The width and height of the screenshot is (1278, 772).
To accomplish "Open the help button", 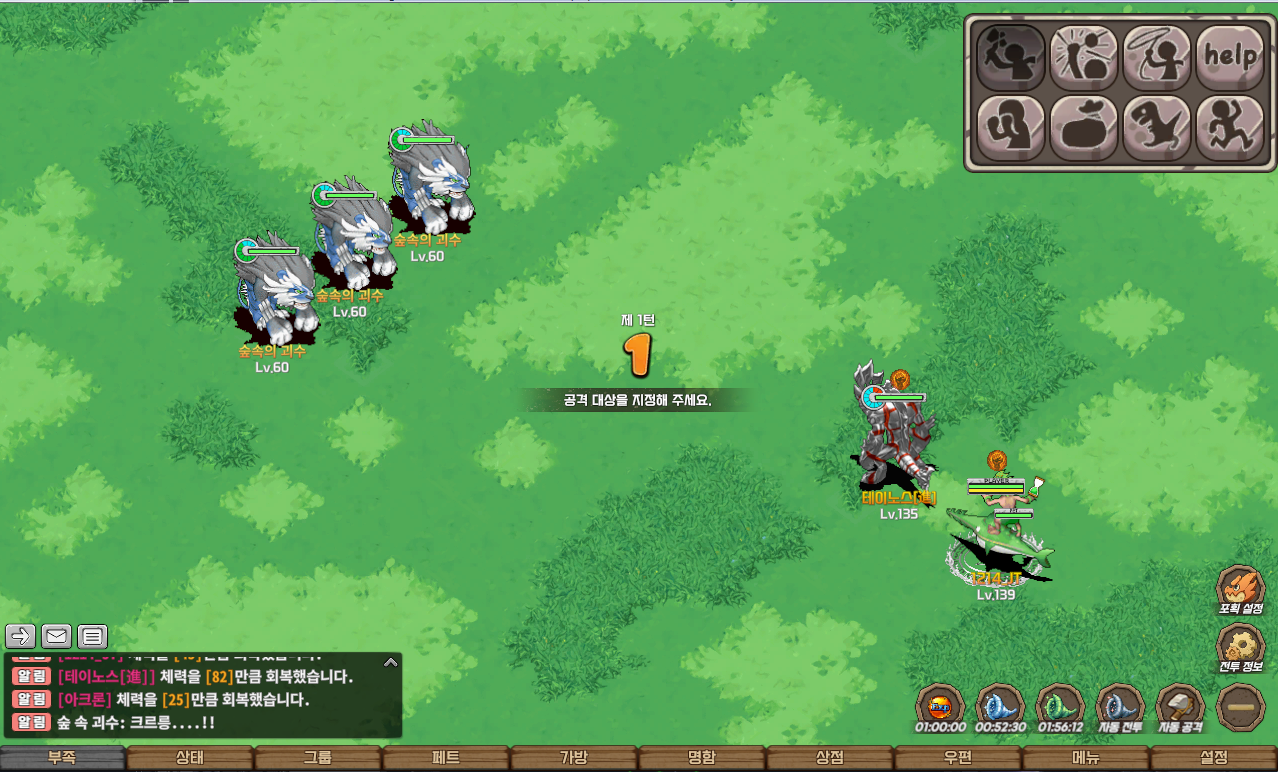I will coord(1230,57).
